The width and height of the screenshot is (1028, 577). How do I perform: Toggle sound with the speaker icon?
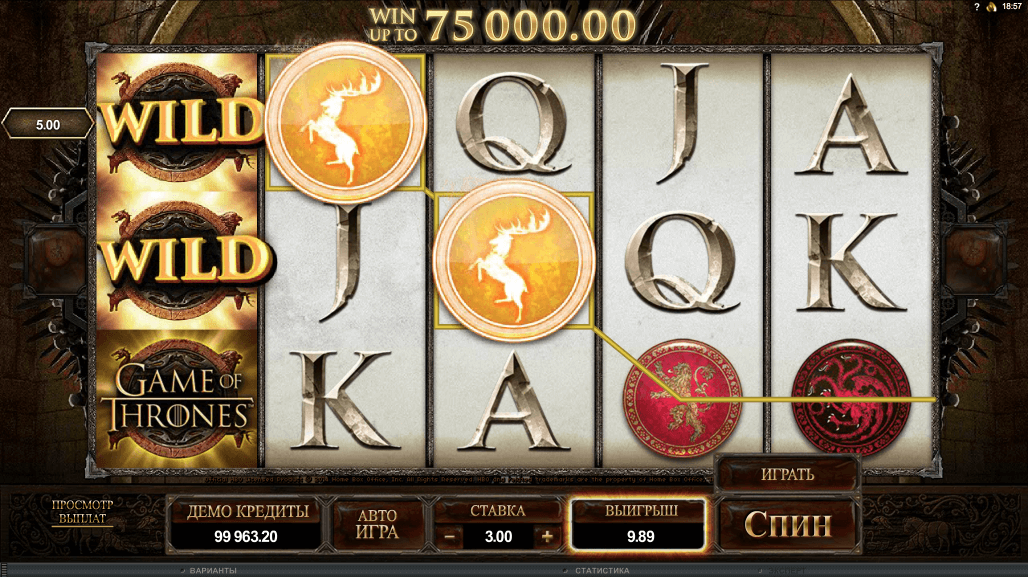pos(991,7)
